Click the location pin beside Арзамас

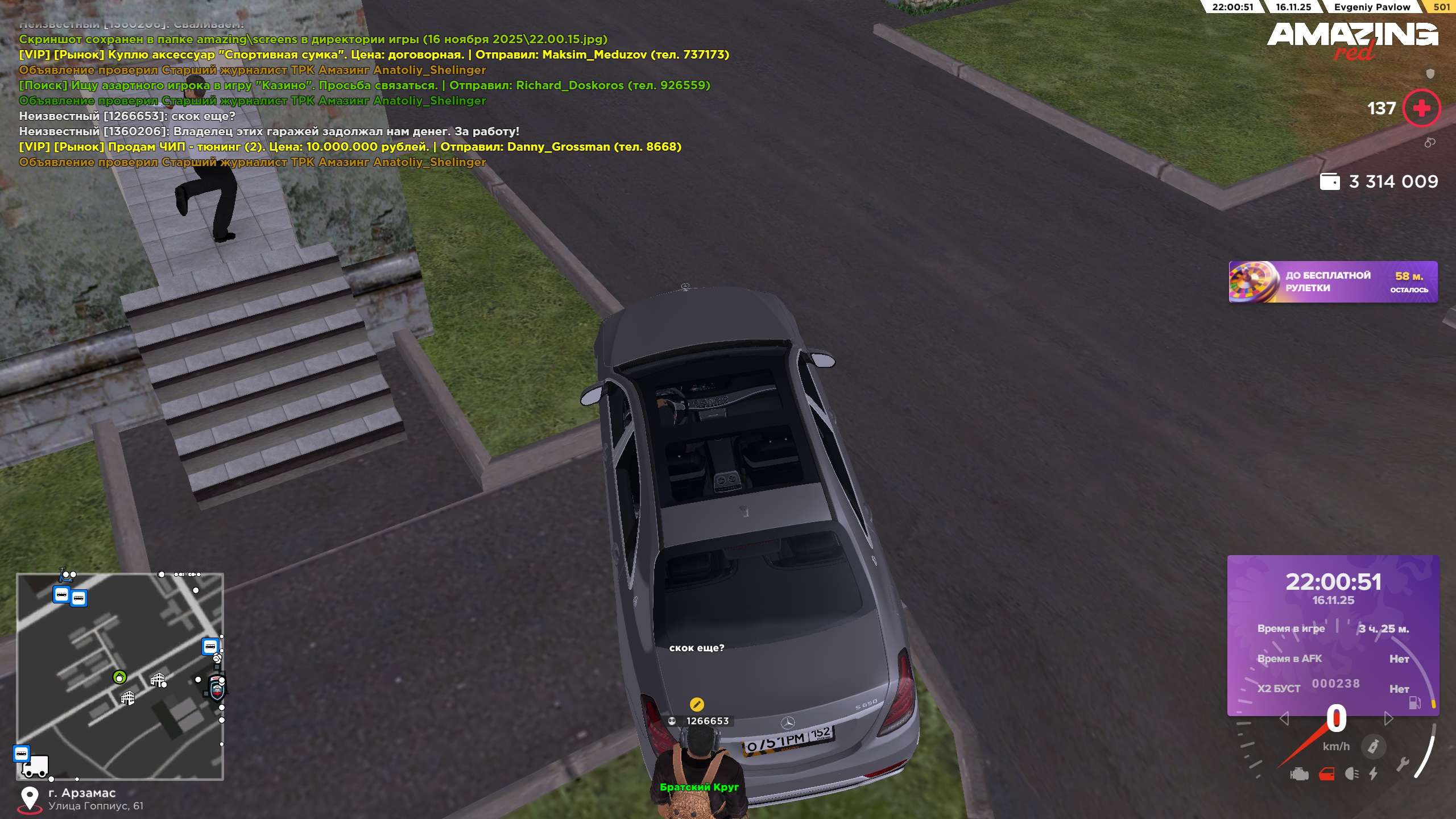(30, 799)
